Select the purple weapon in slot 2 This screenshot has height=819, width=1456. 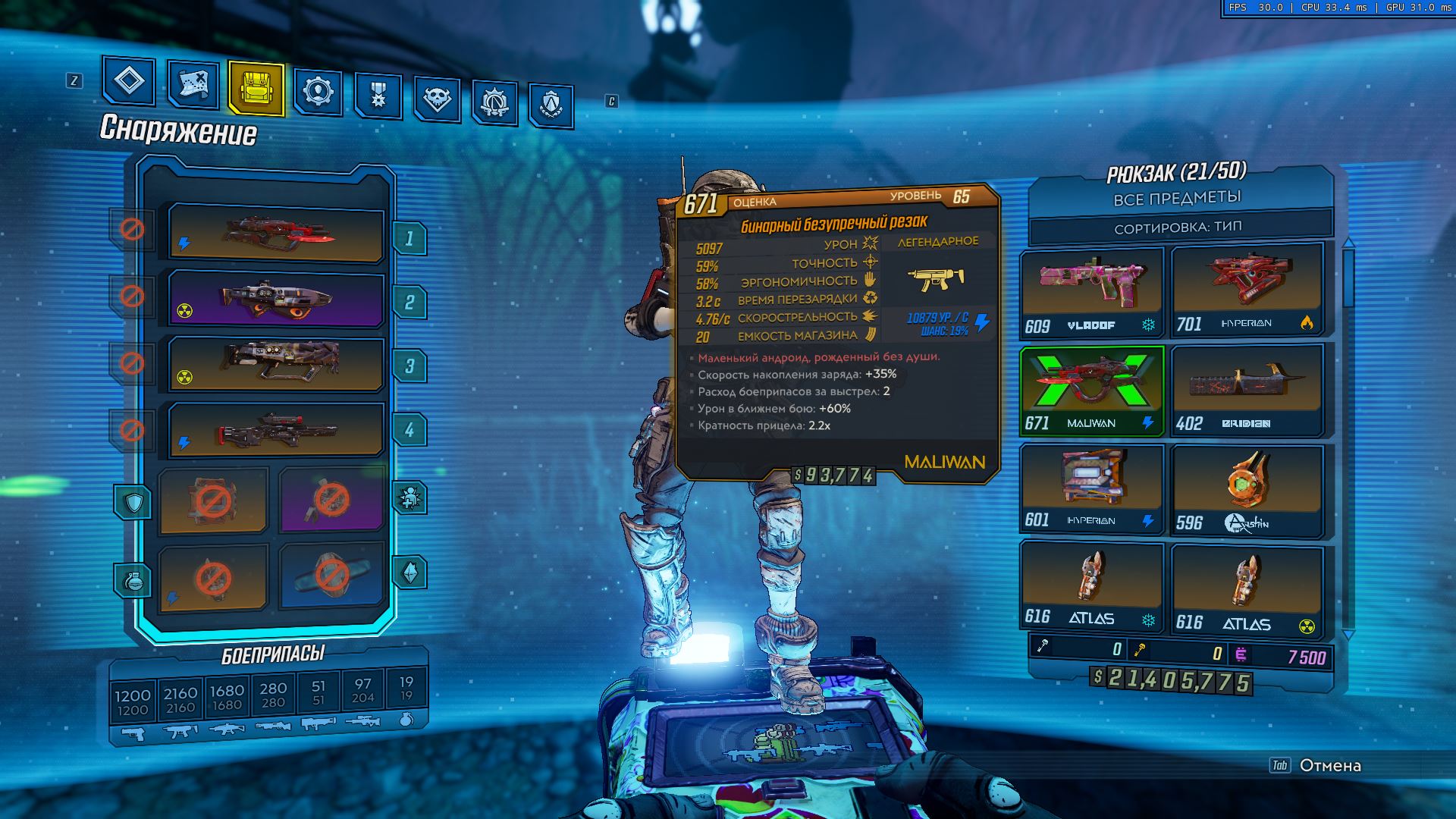(x=276, y=299)
